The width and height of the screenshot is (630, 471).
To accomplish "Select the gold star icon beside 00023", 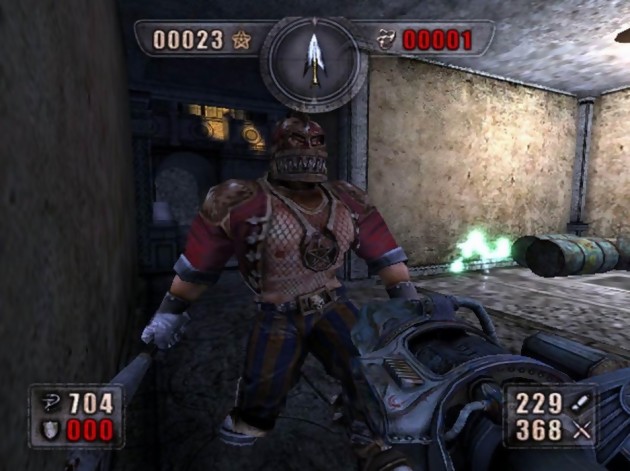I will 240,41.
